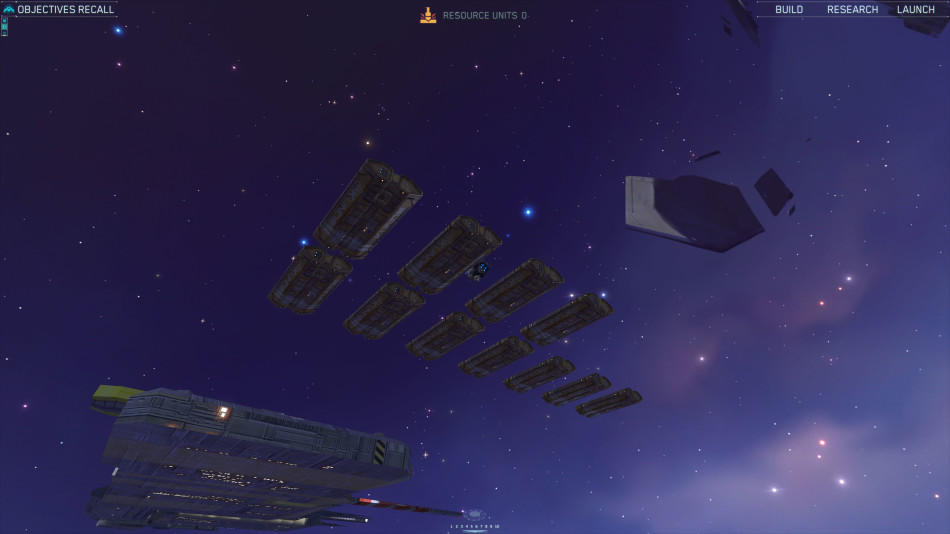
Task: Click the Recall button
Action: (96, 10)
